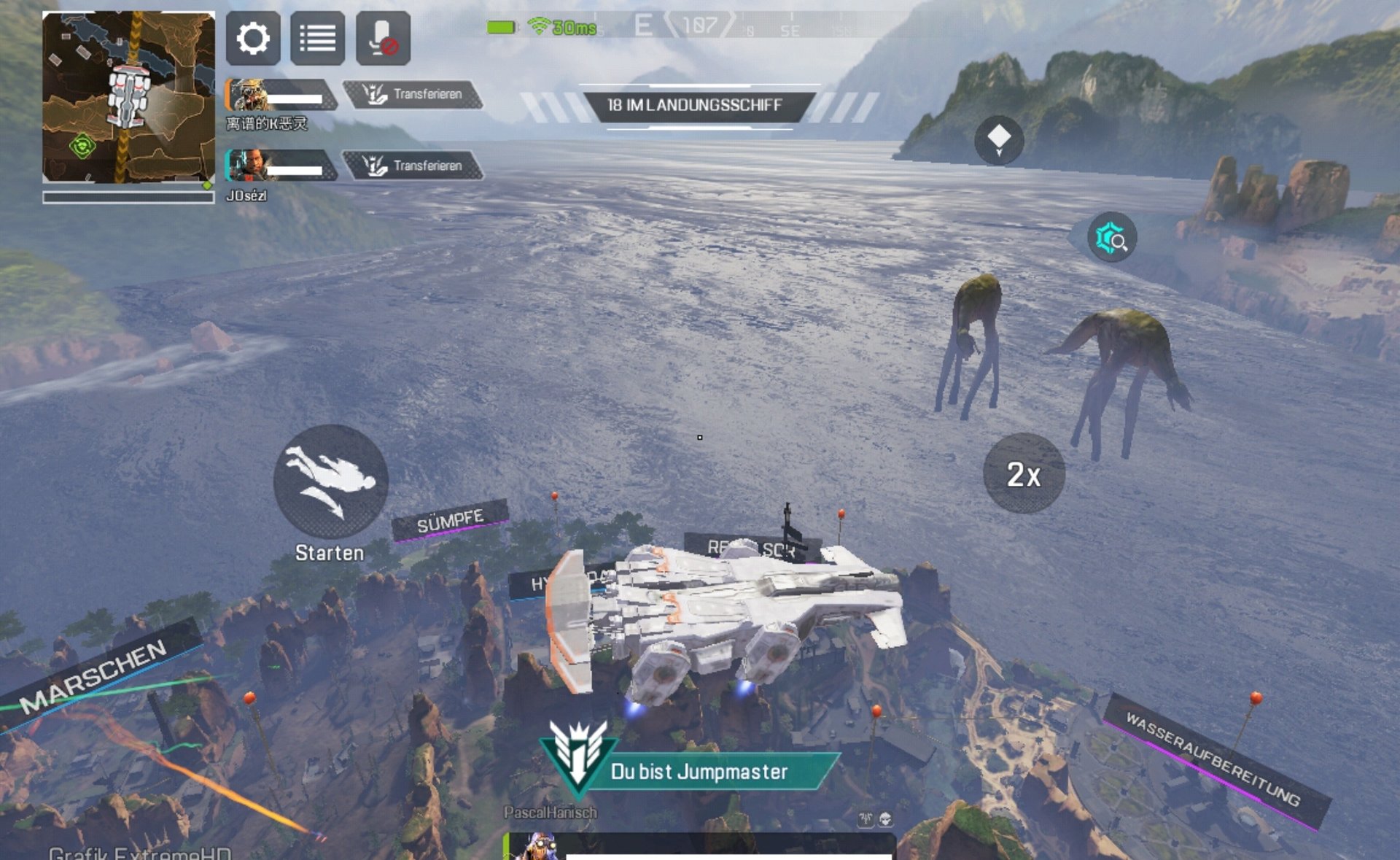This screenshot has height=860, width=1400.
Task: Expand the minimap
Action: point(128,97)
